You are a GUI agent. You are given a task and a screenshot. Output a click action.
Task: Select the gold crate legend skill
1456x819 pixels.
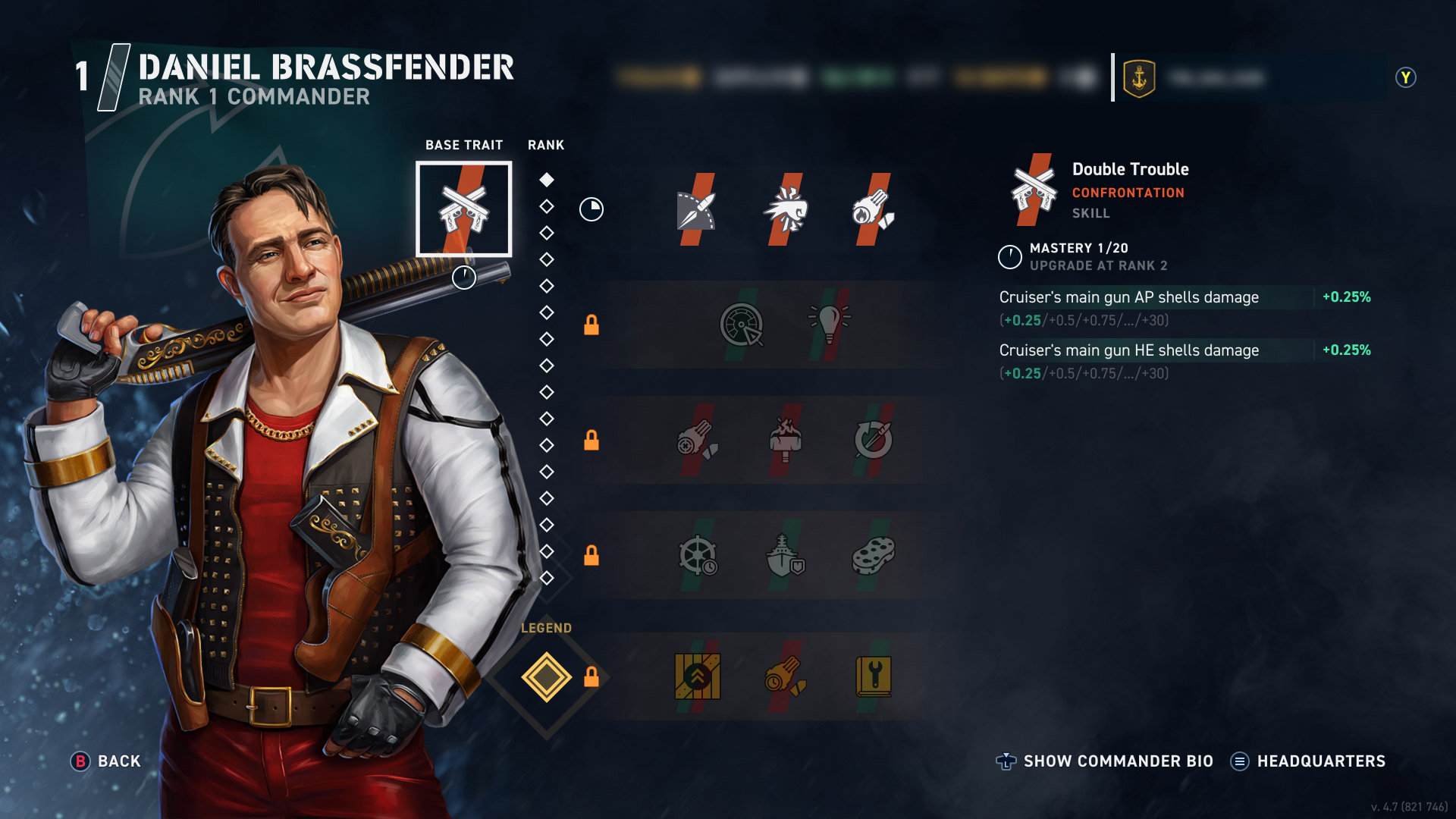[697, 676]
